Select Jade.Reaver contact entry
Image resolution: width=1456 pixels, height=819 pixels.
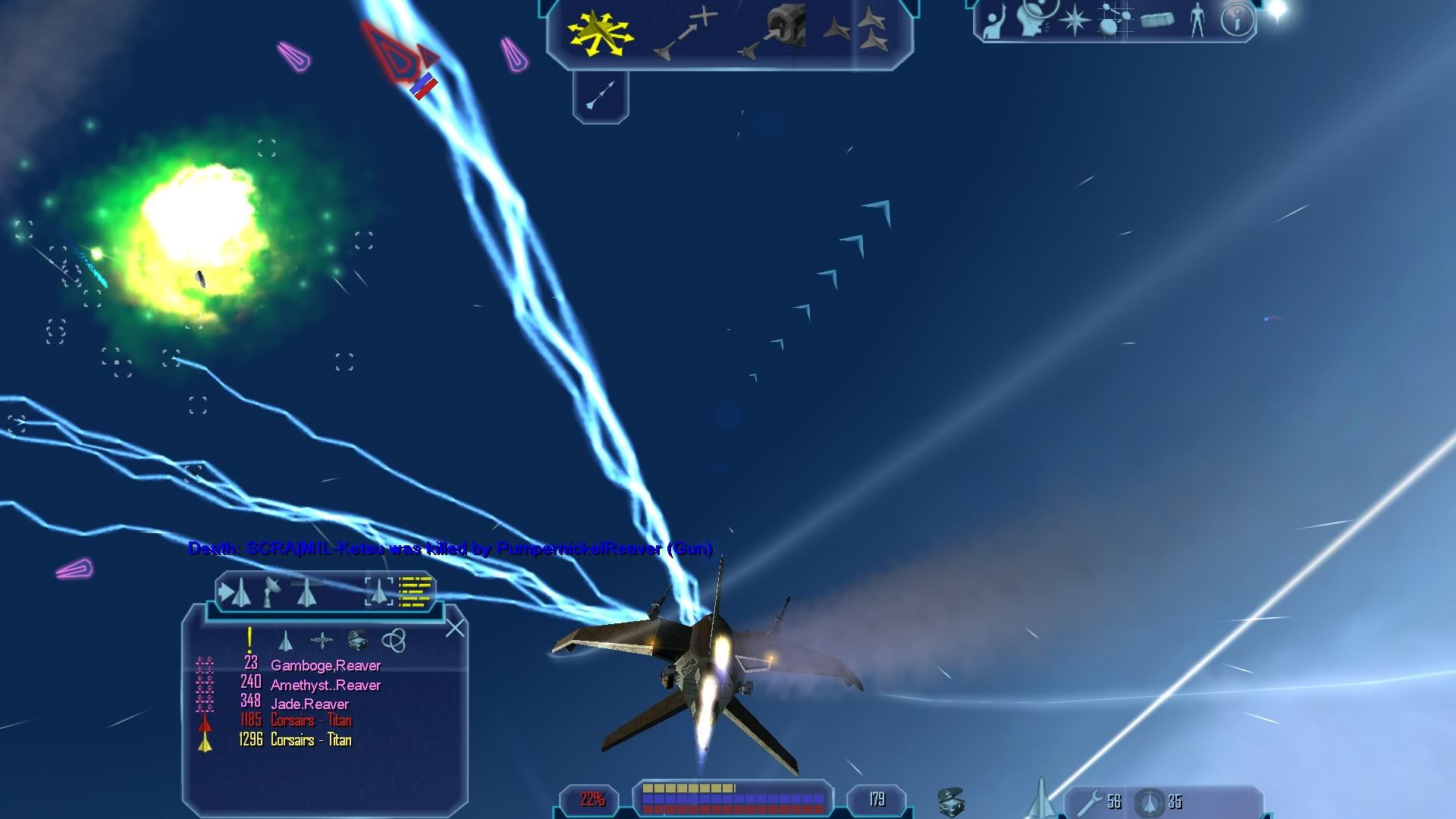pyautogui.click(x=309, y=704)
